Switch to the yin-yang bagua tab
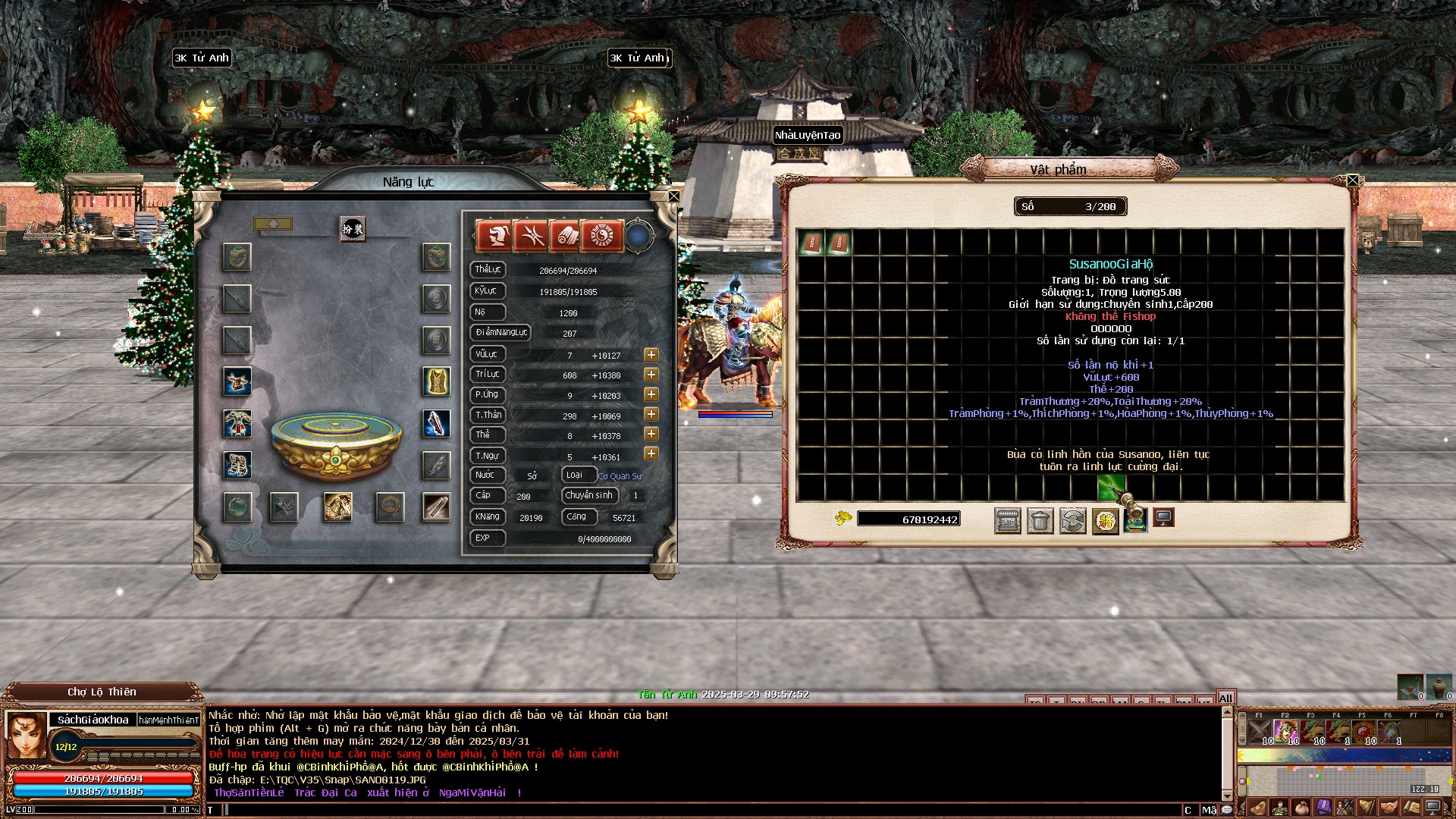The width and height of the screenshot is (1456, 819). click(x=601, y=236)
